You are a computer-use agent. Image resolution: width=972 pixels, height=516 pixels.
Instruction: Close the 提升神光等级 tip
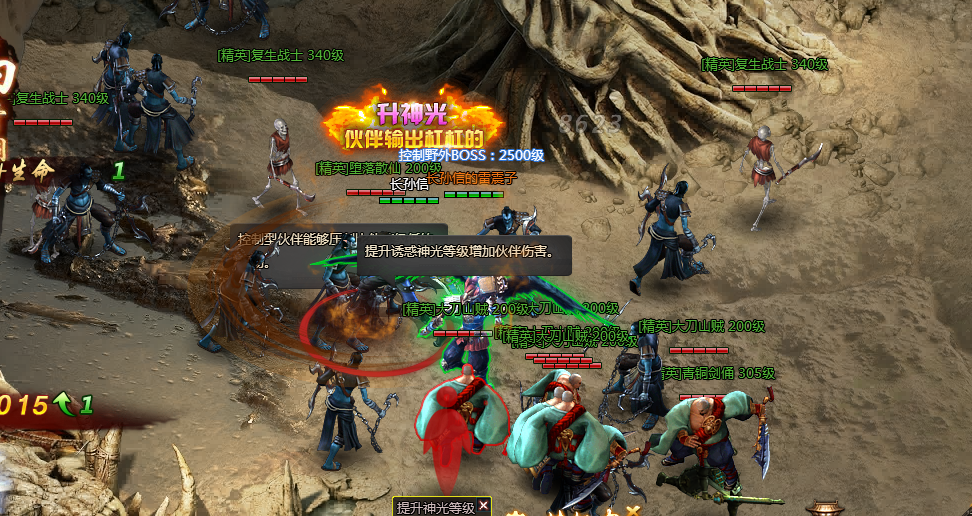tap(484, 506)
